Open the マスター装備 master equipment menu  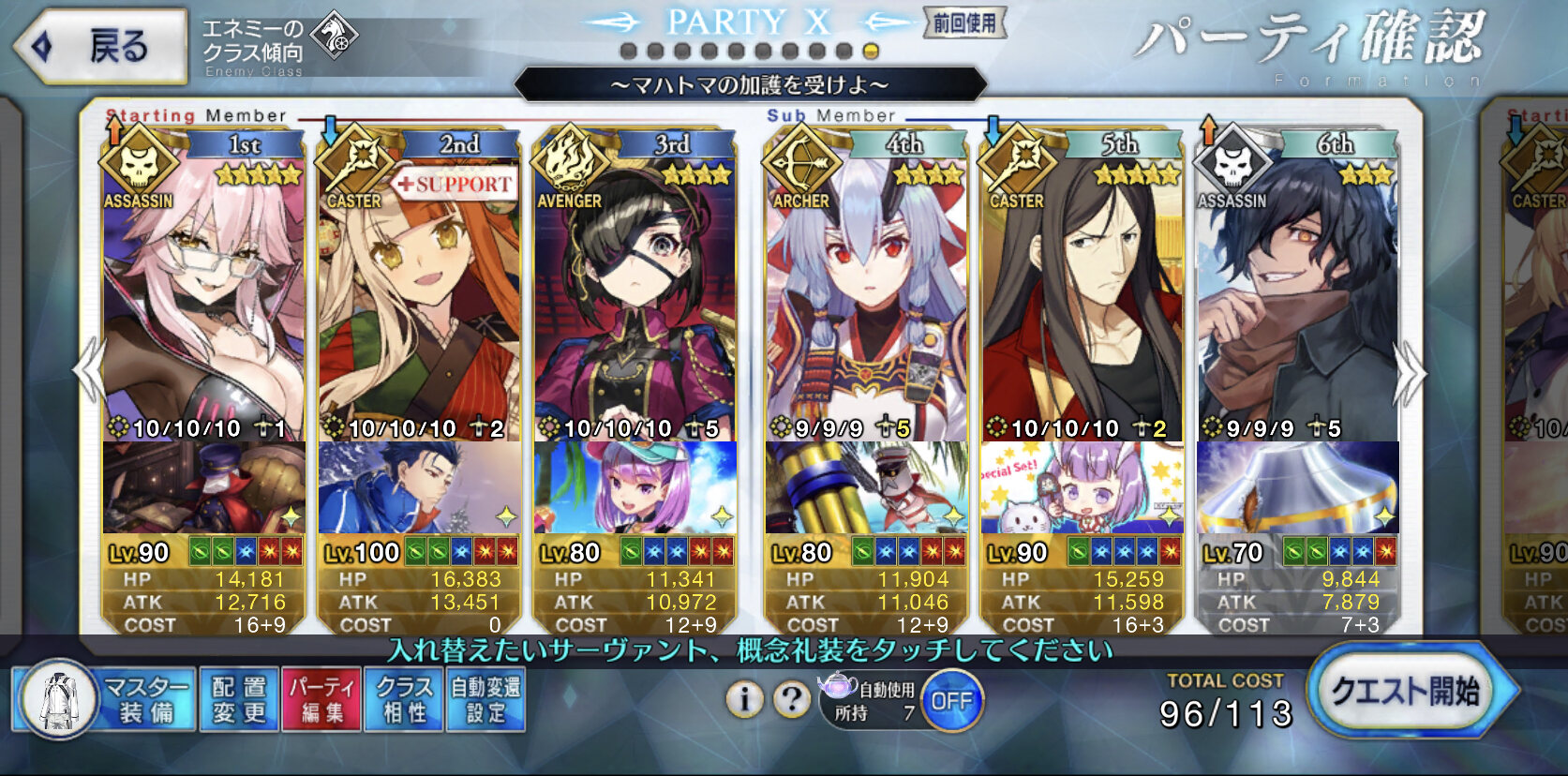(105, 700)
